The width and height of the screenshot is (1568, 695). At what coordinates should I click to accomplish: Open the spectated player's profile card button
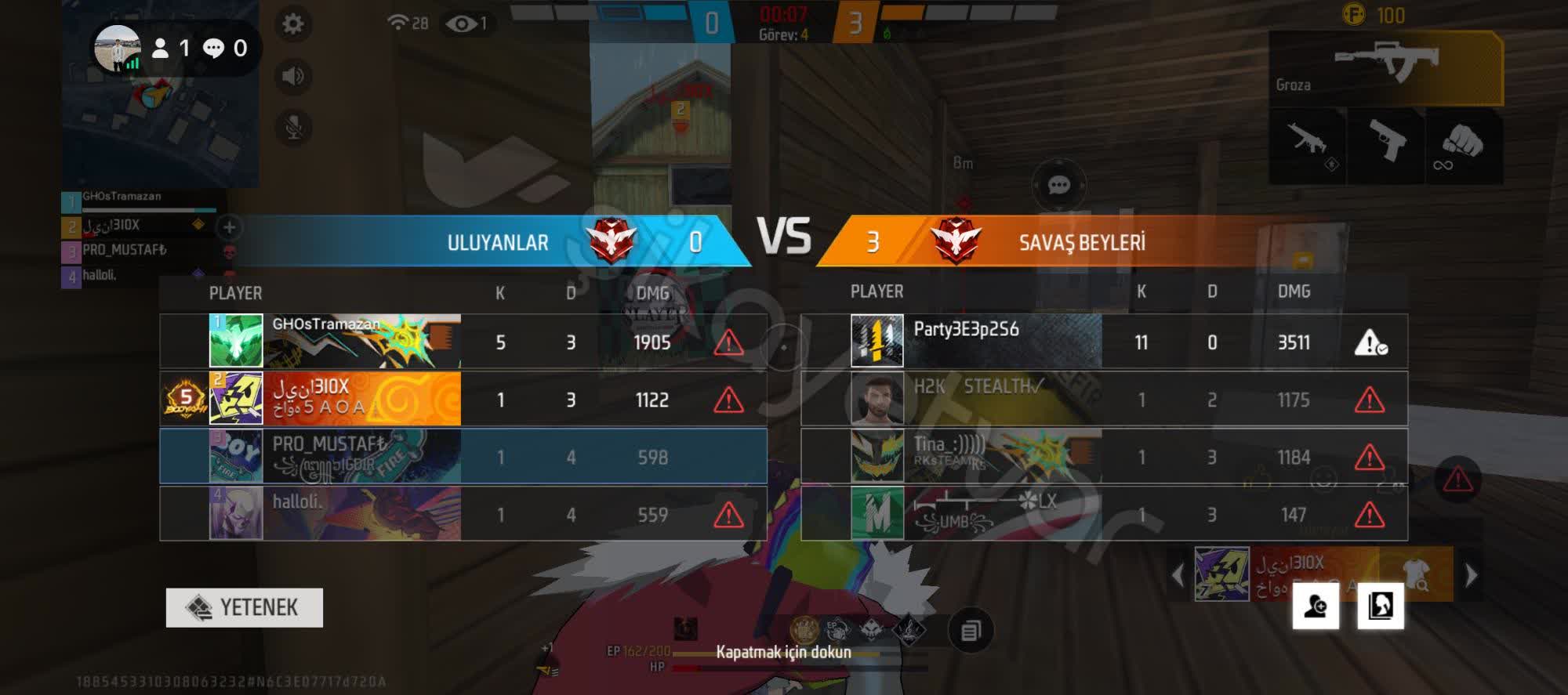tap(1381, 606)
